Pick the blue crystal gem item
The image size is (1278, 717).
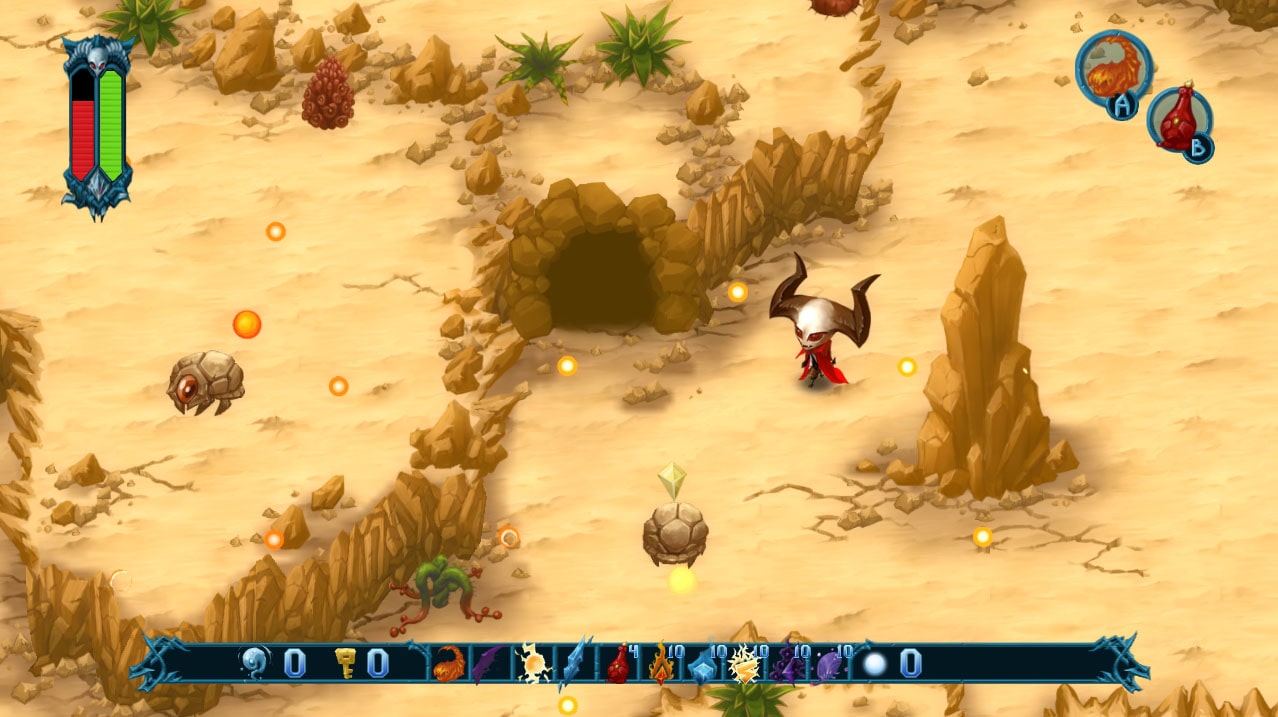click(702, 666)
